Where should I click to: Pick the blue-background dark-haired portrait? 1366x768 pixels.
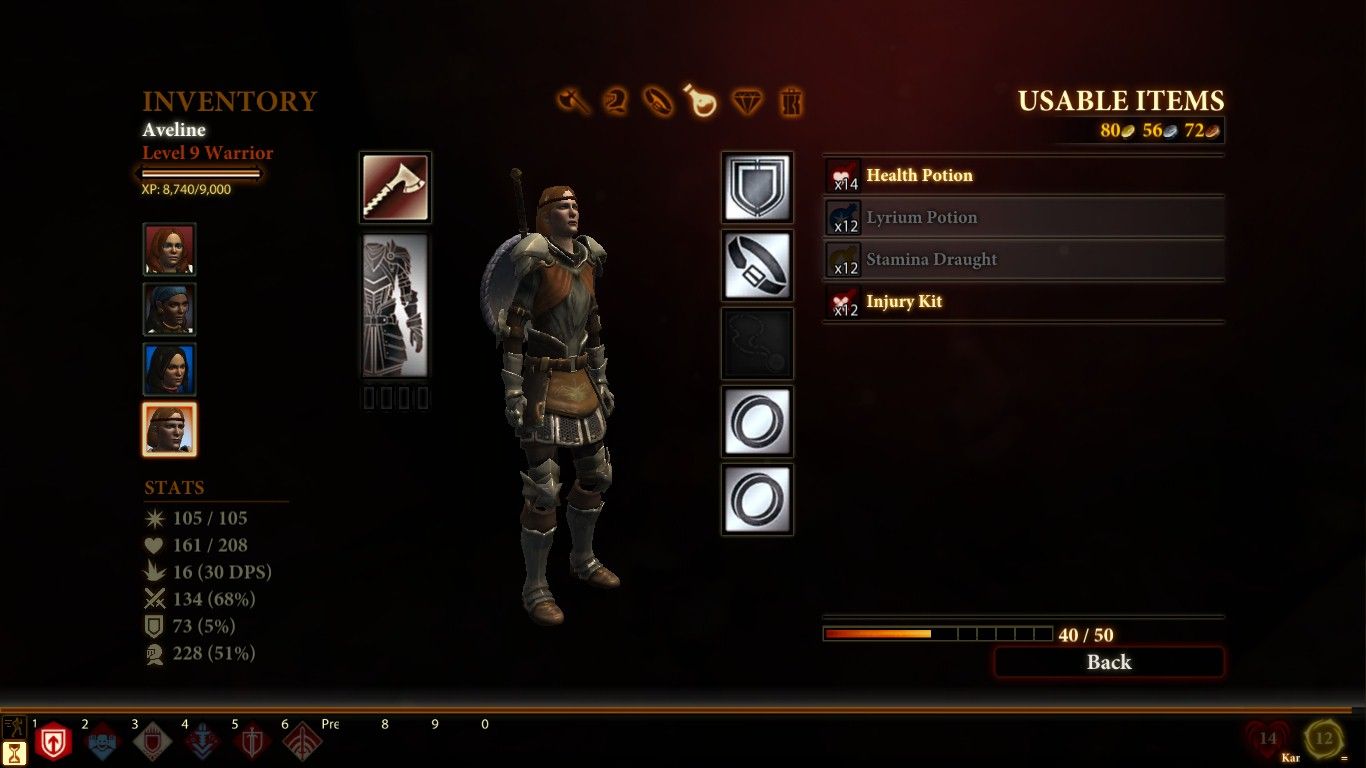pos(169,369)
